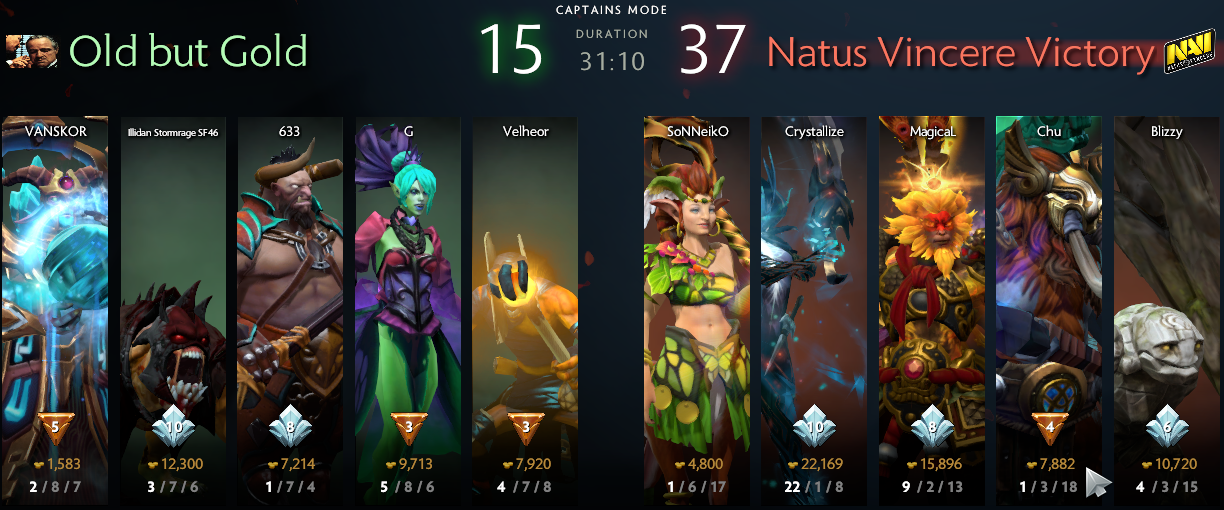Select VANSKOR's player card
Viewport: 1224px width, 510px height.
(x=55, y=300)
